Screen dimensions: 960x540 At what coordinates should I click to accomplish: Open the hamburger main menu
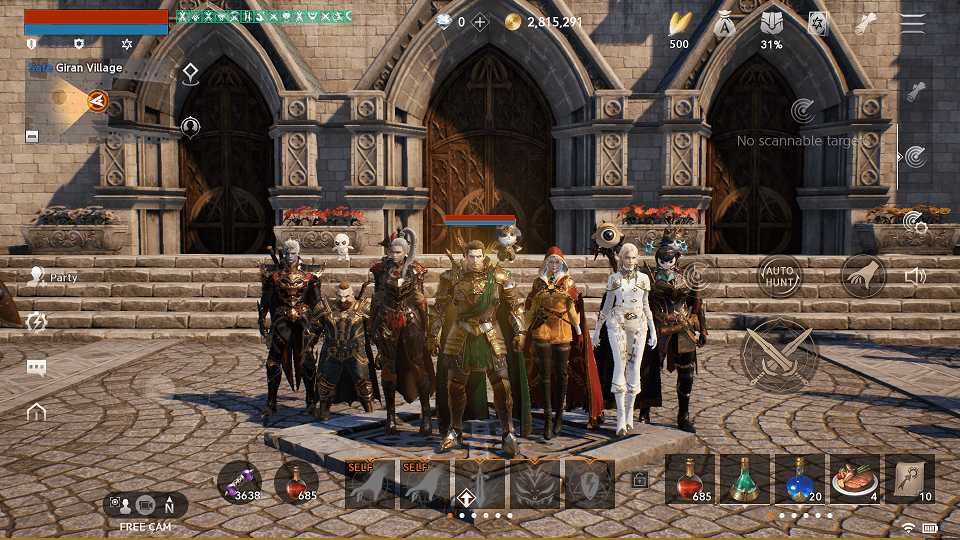[x=912, y=24]
